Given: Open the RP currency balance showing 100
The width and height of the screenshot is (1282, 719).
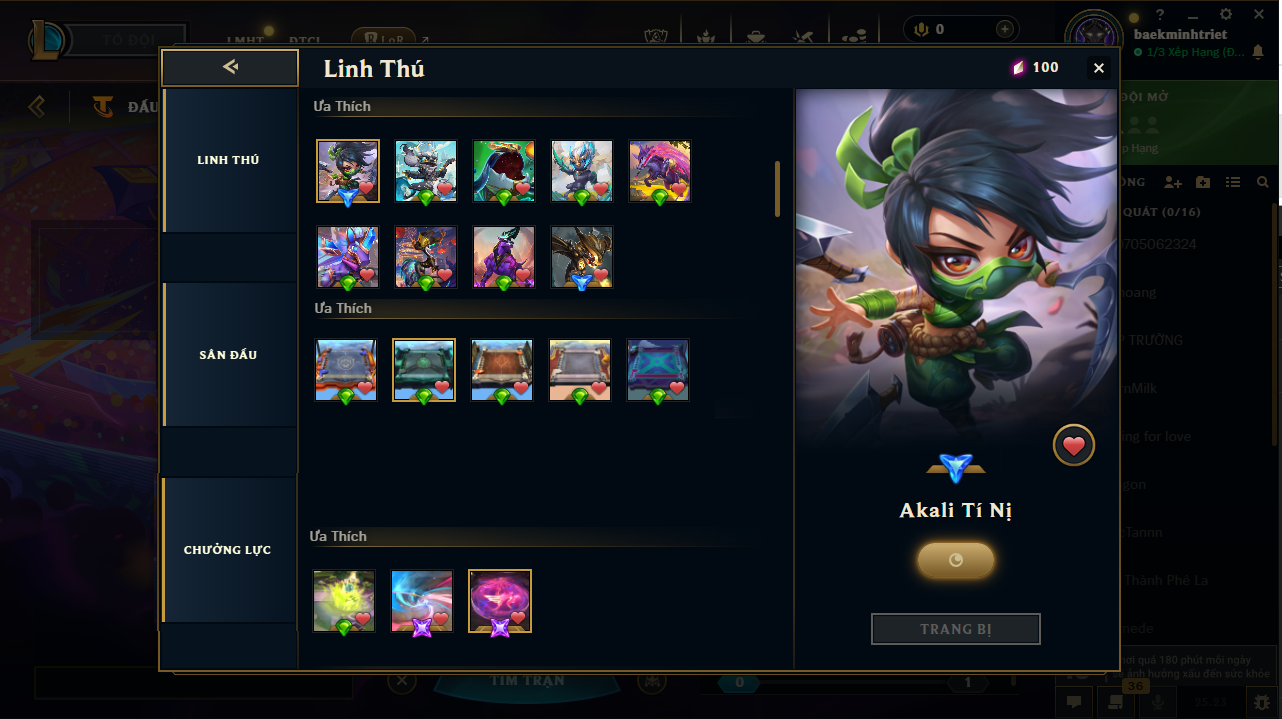Looking at the screenshot, I should (1034, 68).
